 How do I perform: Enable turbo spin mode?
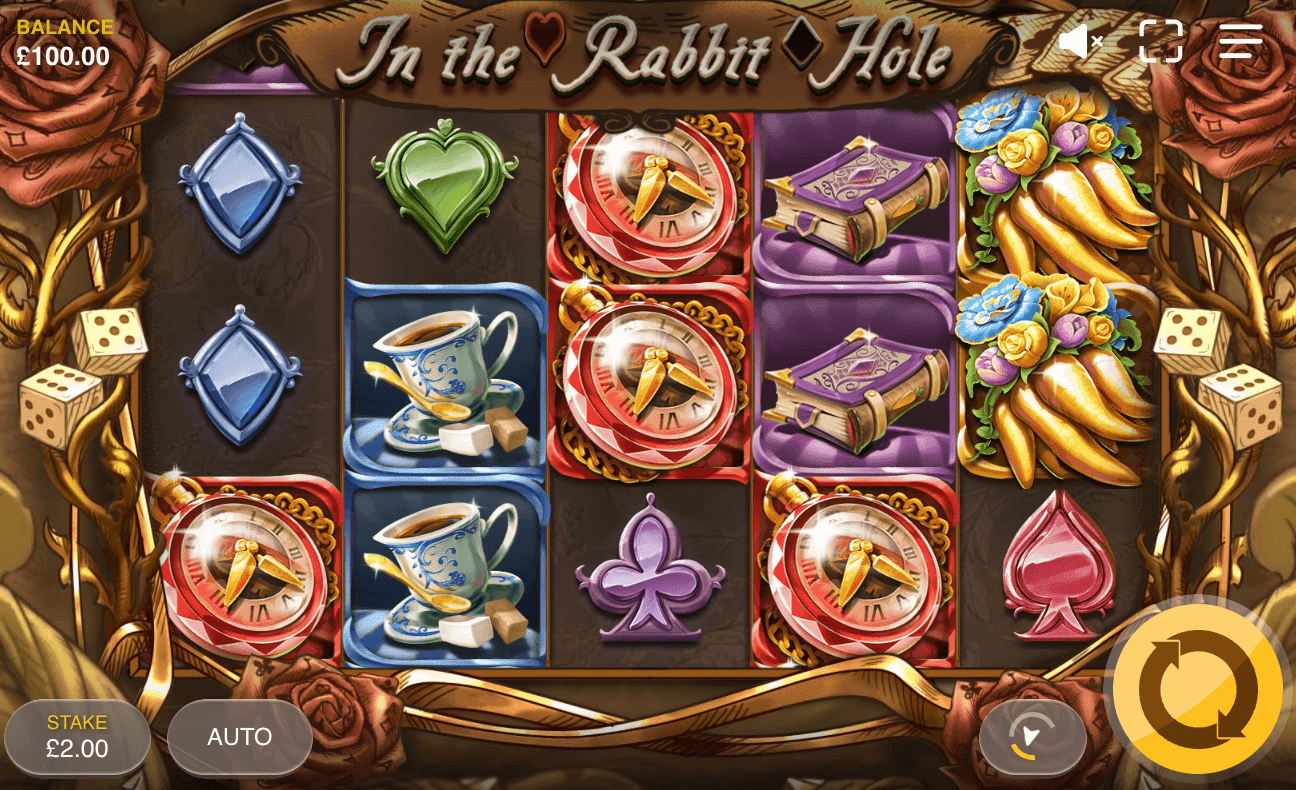(x=1033, y=737)
